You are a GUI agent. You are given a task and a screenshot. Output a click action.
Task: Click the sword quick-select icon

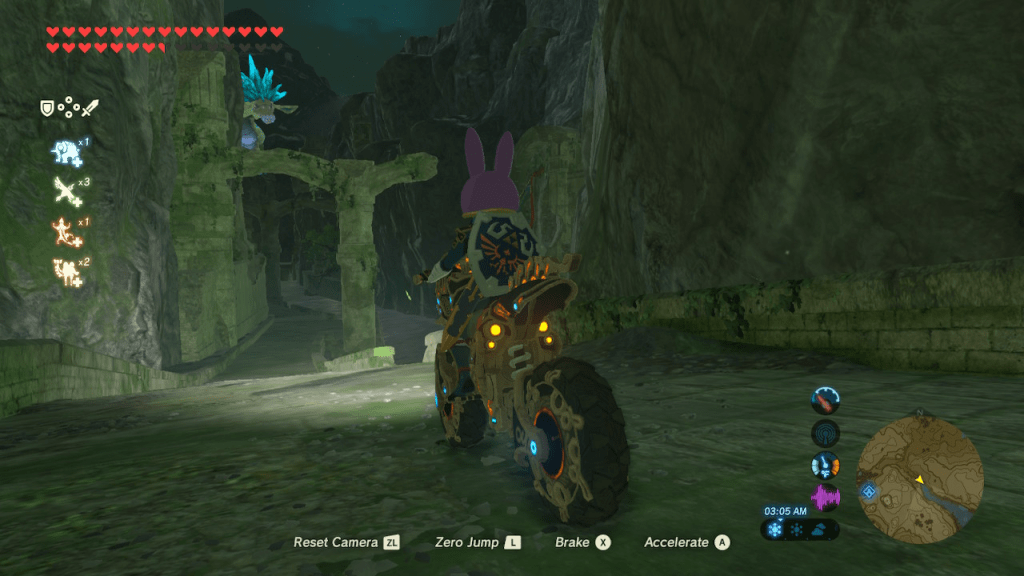(x=90, y=107)
